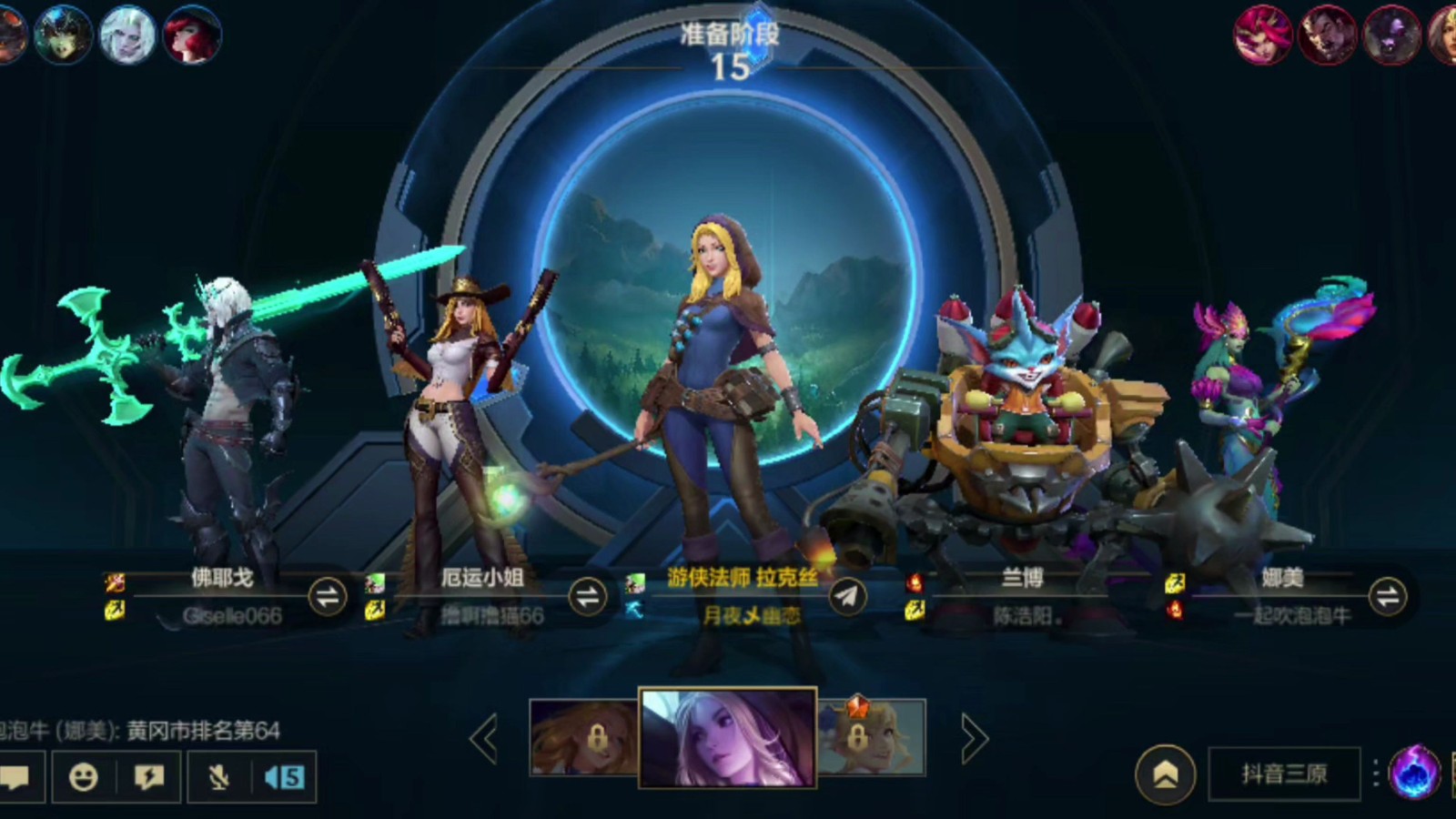Request swap with 娜美 player
The height and width of the screenshot is (819, 1456).
pos(1388,597)
